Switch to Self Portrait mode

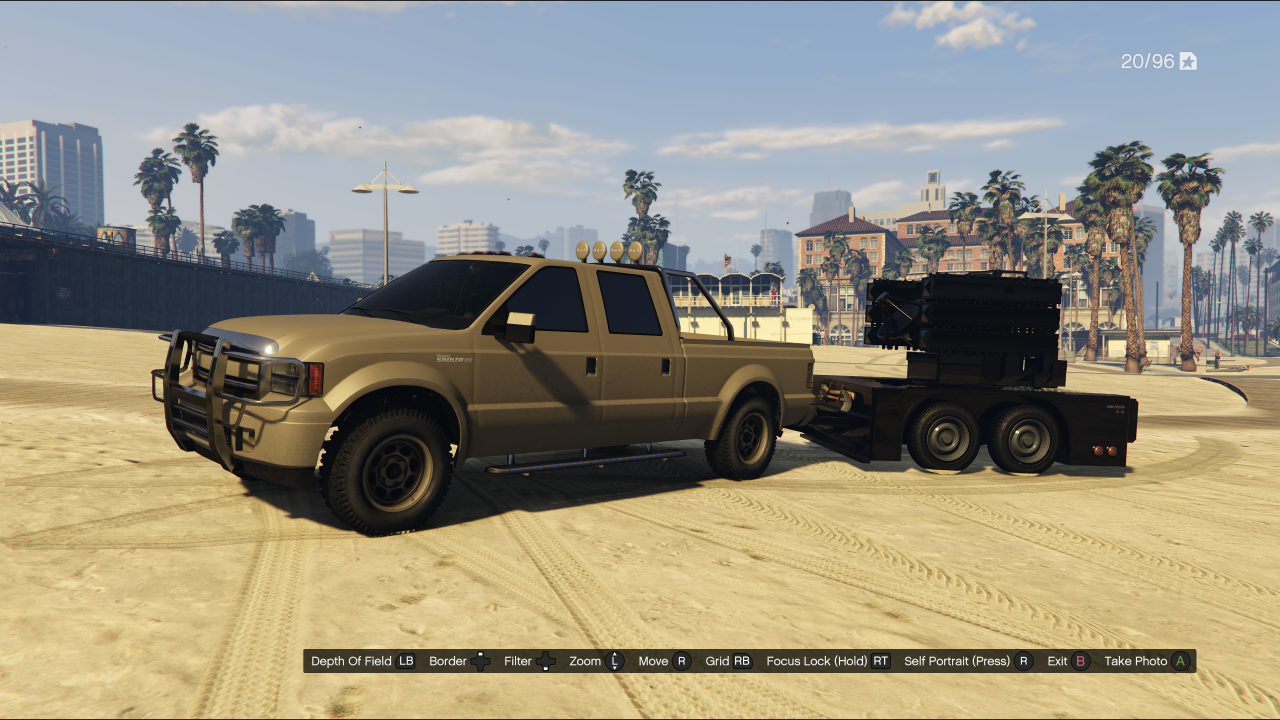[x=967, y=661]
